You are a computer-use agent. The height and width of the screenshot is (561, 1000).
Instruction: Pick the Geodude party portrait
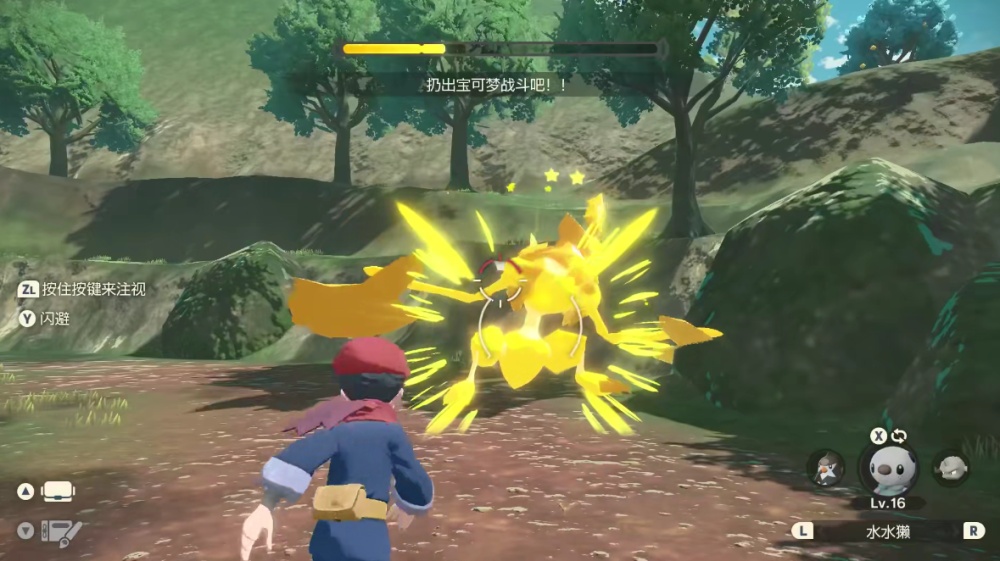click(949, 468)
